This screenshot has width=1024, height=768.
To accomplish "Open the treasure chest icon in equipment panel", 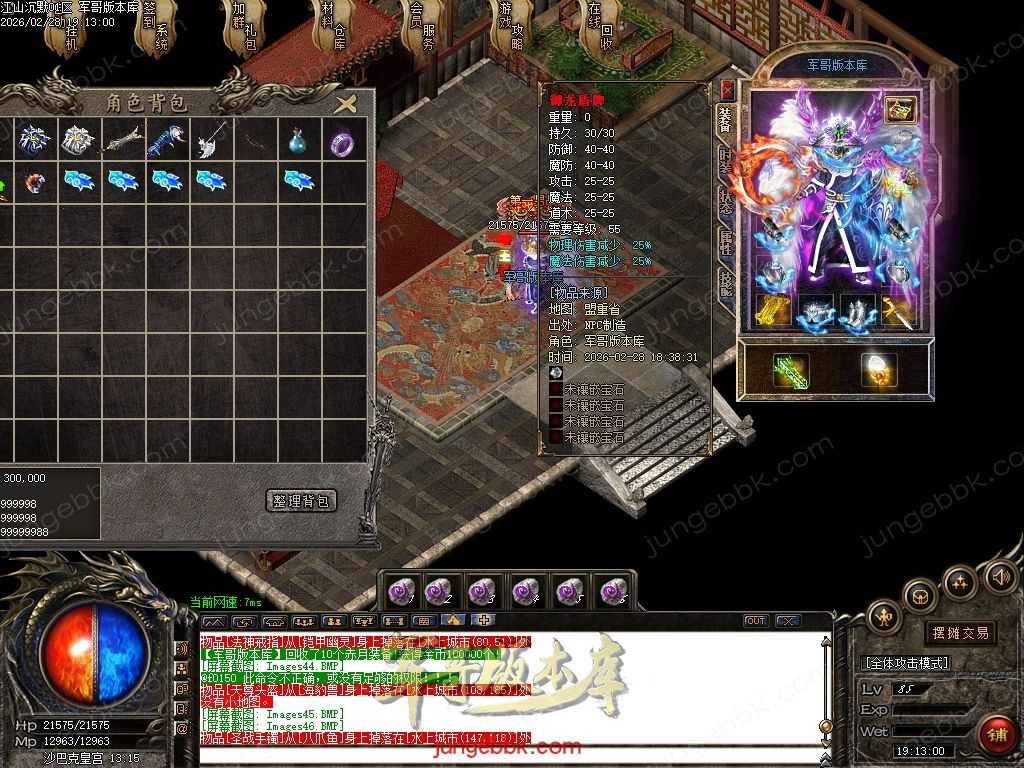I will (901, 110).
